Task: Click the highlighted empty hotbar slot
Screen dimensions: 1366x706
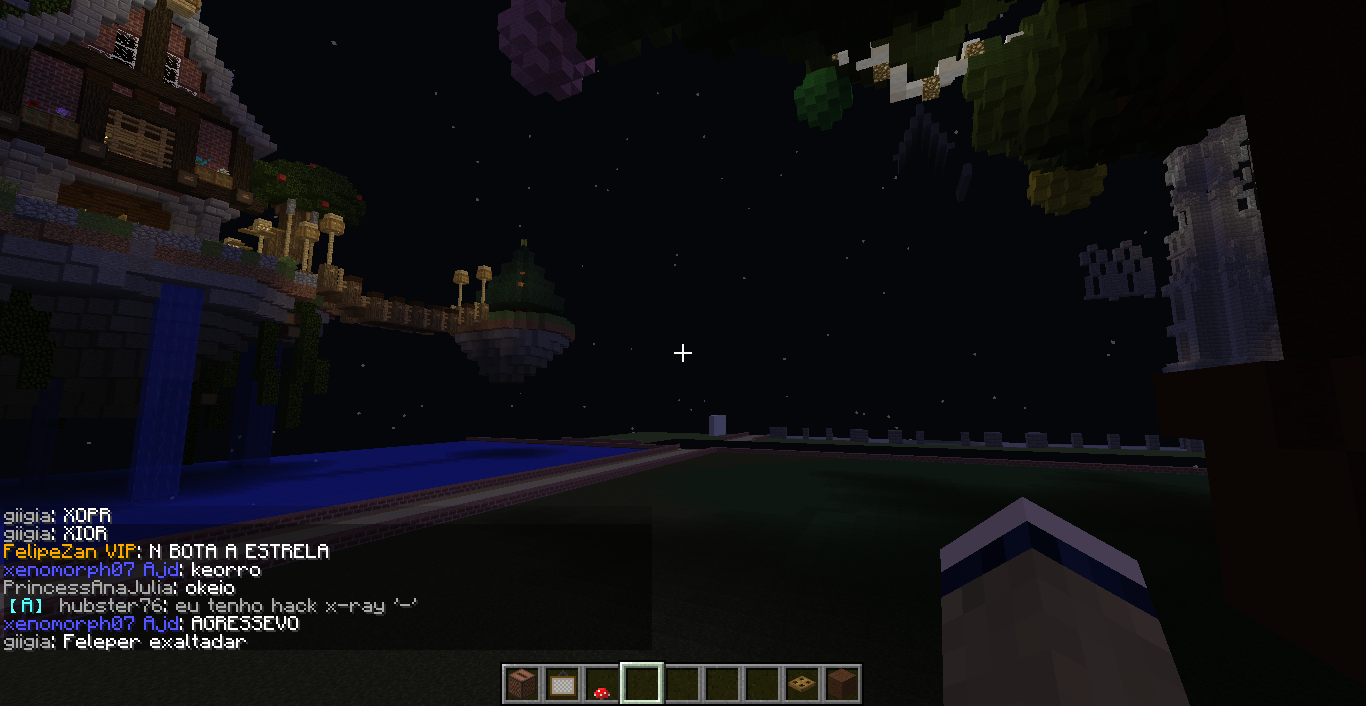Action: (x=640, y=684)
